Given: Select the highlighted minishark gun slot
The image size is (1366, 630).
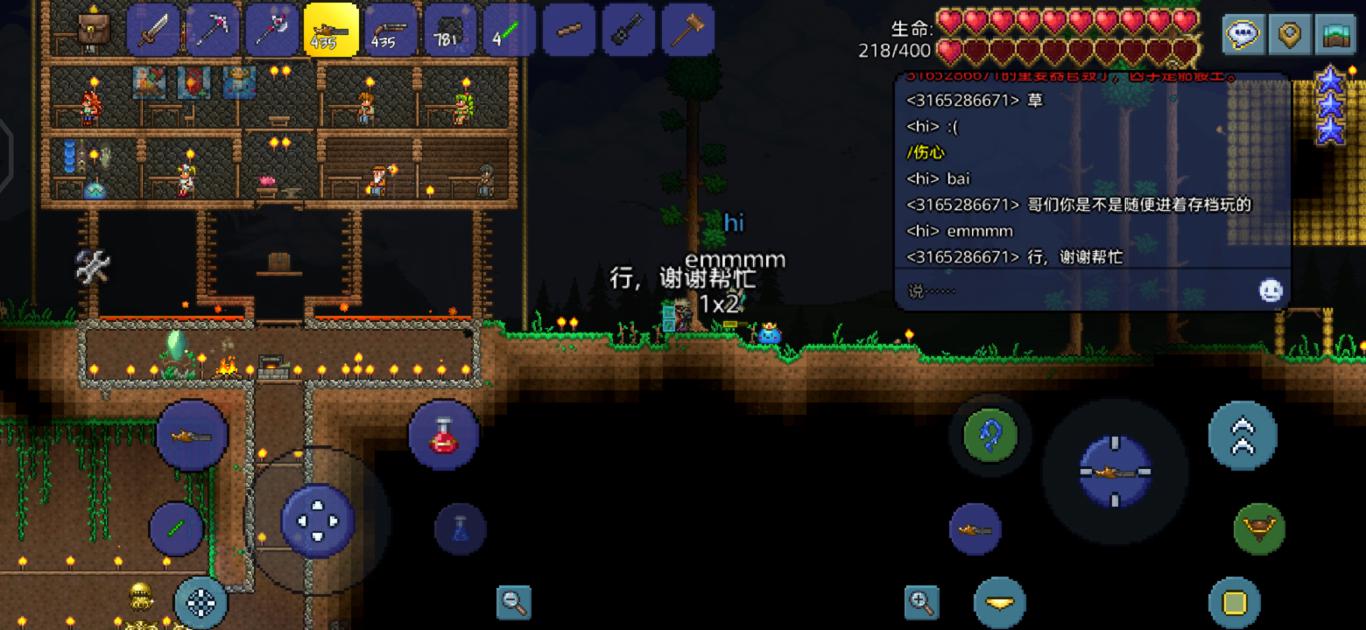Looking at the screenshot, I should (x=331, y=30).
